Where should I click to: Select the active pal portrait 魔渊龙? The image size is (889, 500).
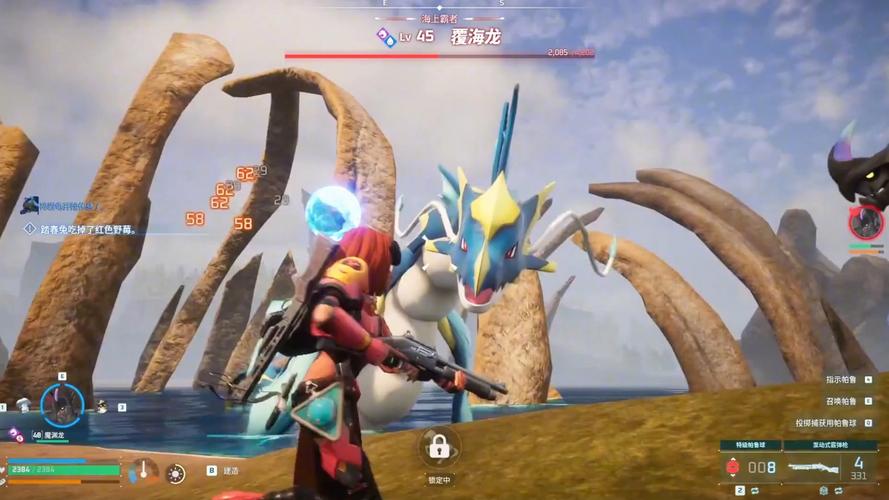point(62,405)
